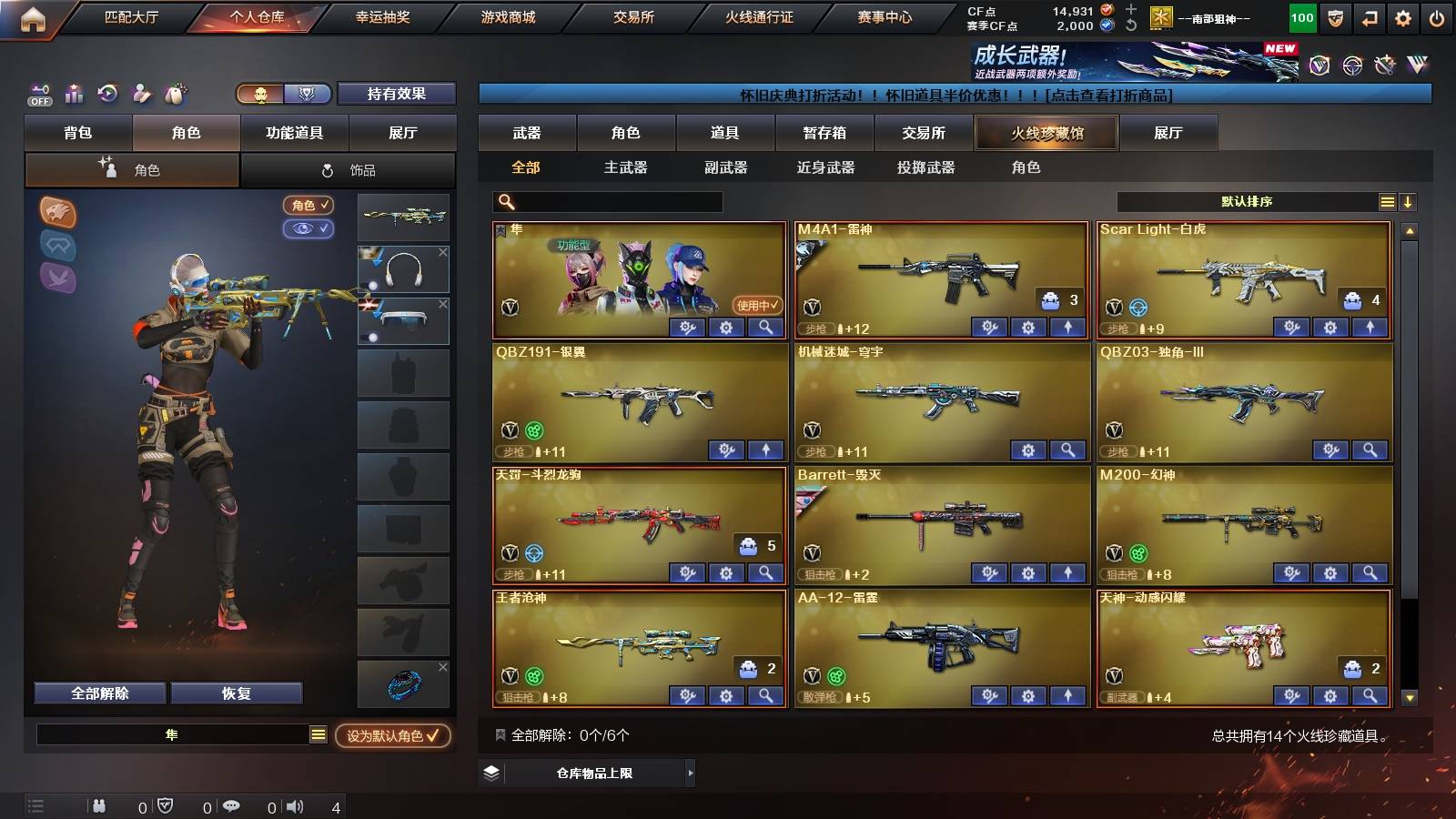Open the 默认排序 sort dropdown

(1247, 202)
